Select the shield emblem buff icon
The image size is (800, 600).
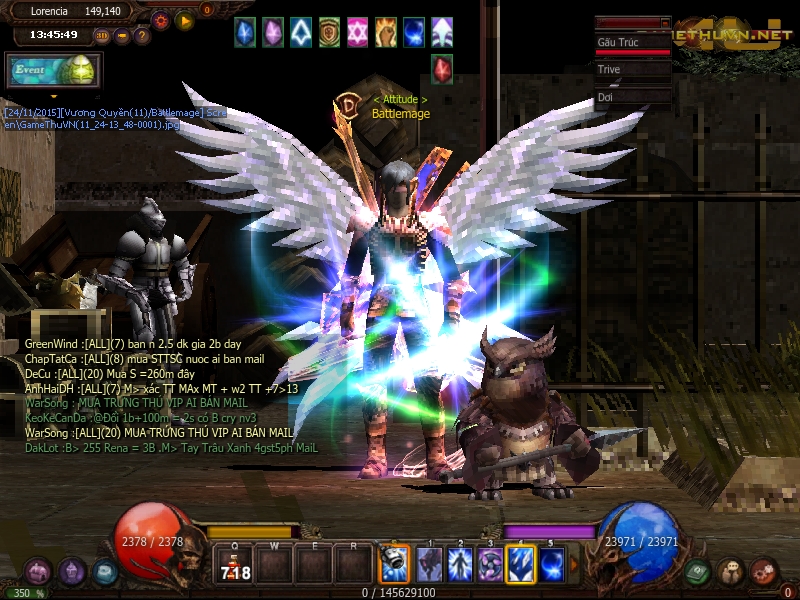(329, 32)
